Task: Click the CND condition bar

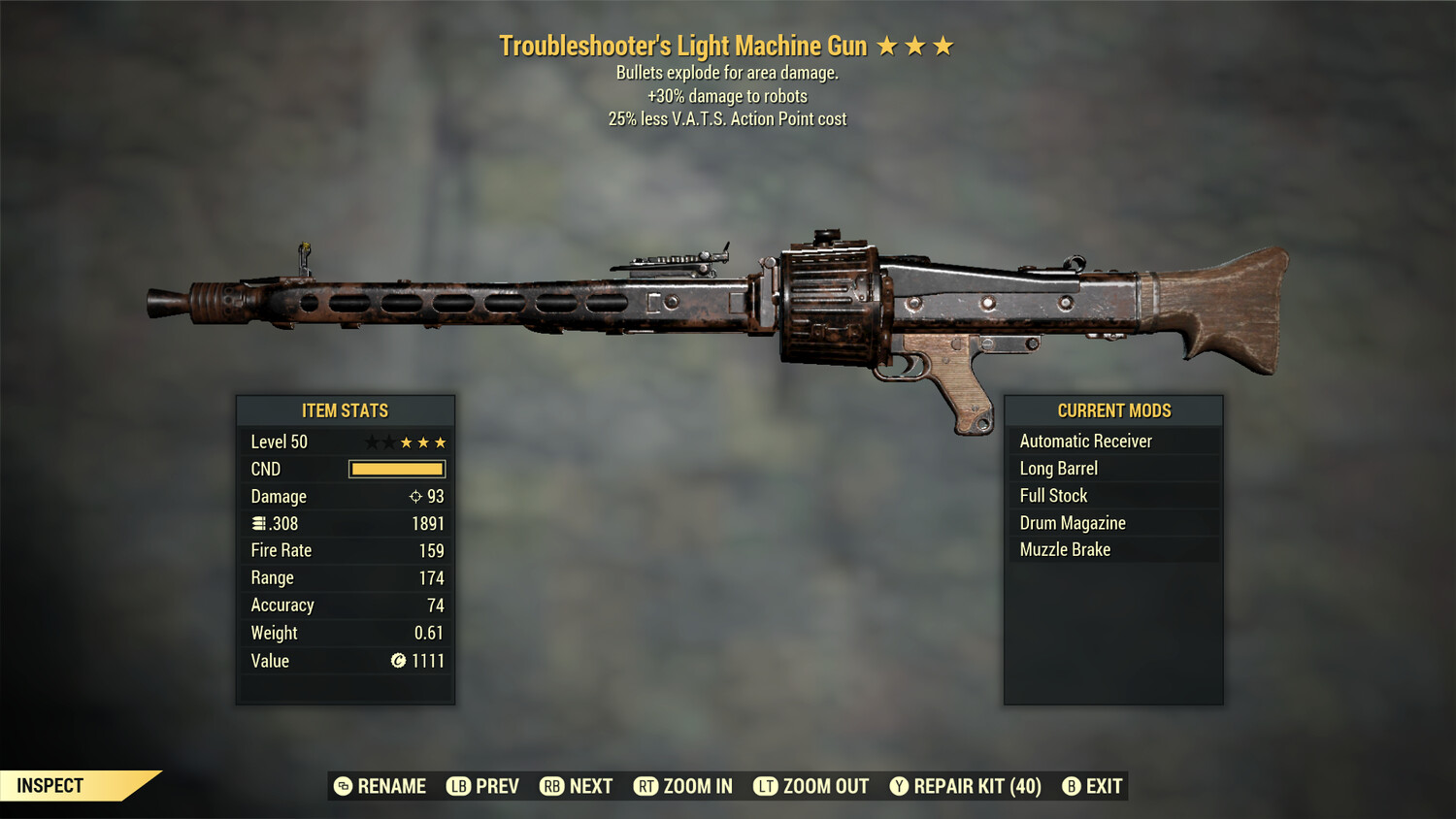Action: point(396,469)
